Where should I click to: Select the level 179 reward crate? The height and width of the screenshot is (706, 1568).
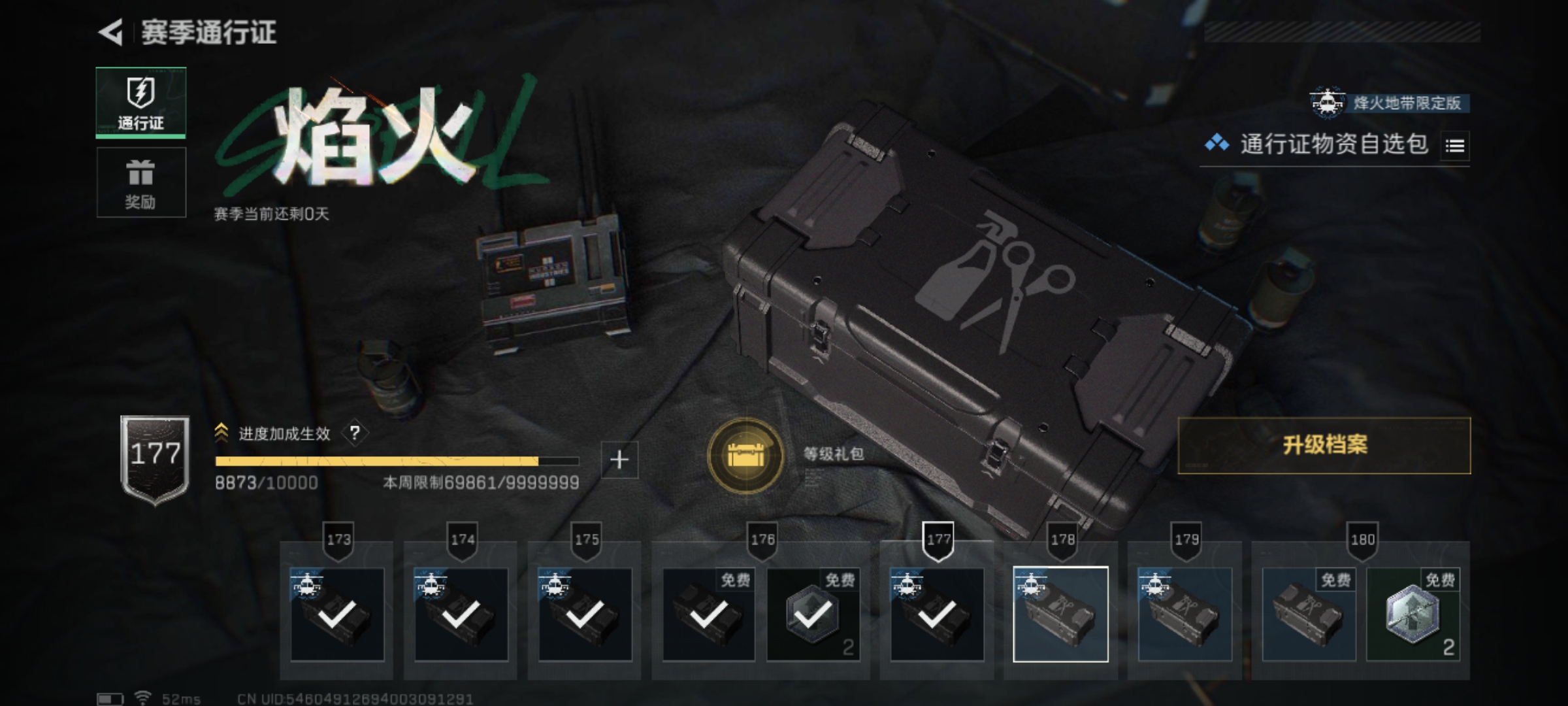[1184, 614]
